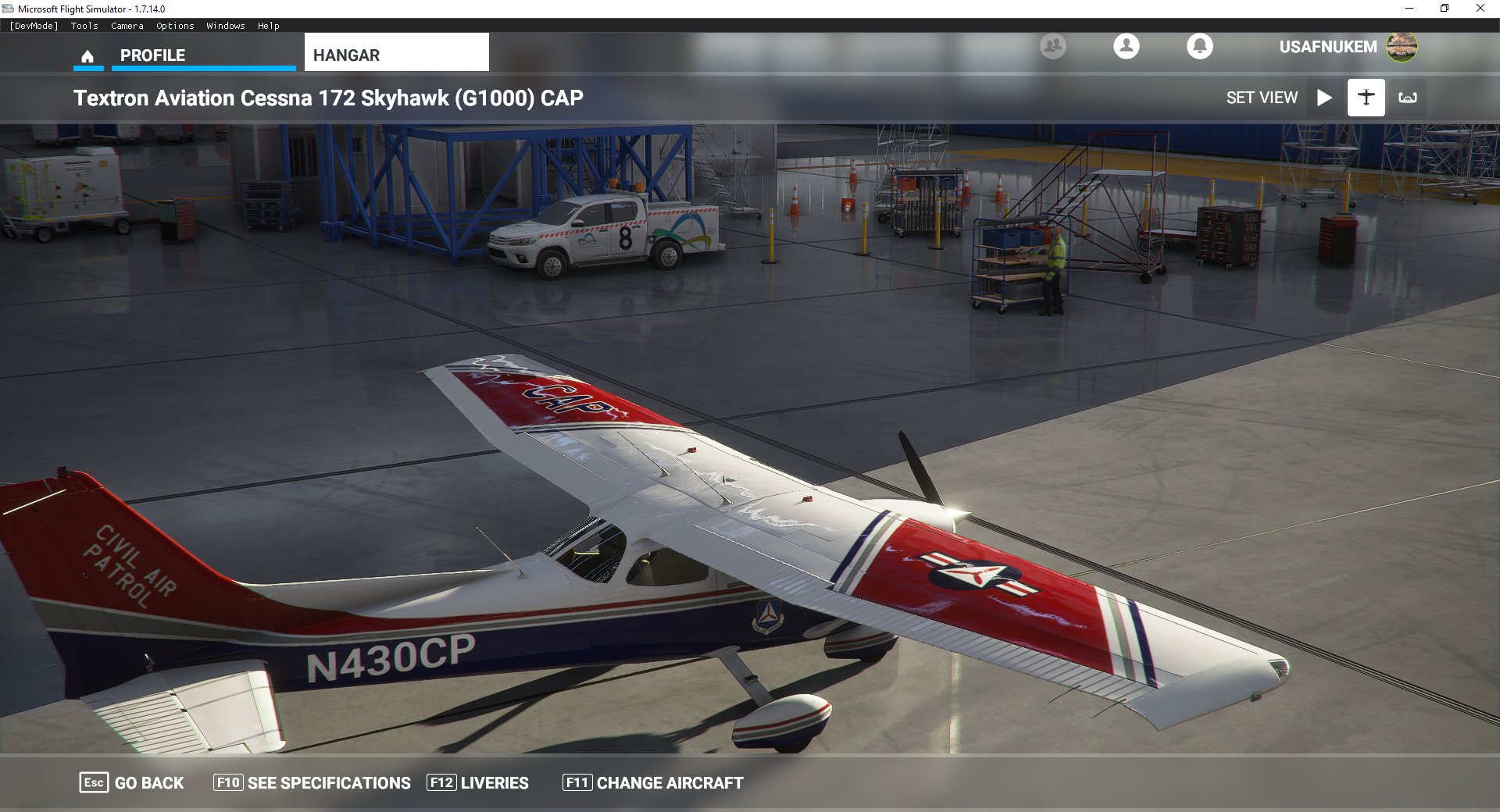Open the USAFNUKEM account avatar
This screenshot has width=1500, height=812.
point(1402,47)
